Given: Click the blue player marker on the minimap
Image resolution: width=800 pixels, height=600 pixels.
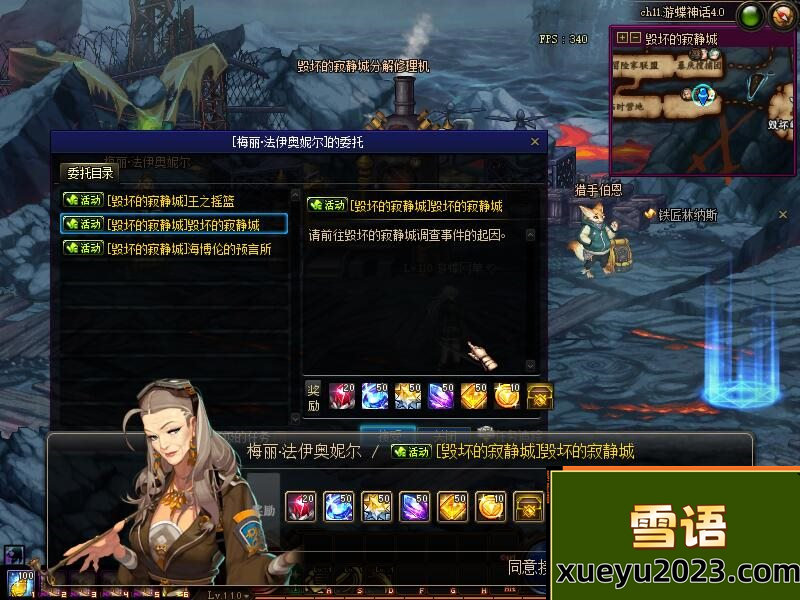Looking at the screenshot, I should click(x=703, y=95).
